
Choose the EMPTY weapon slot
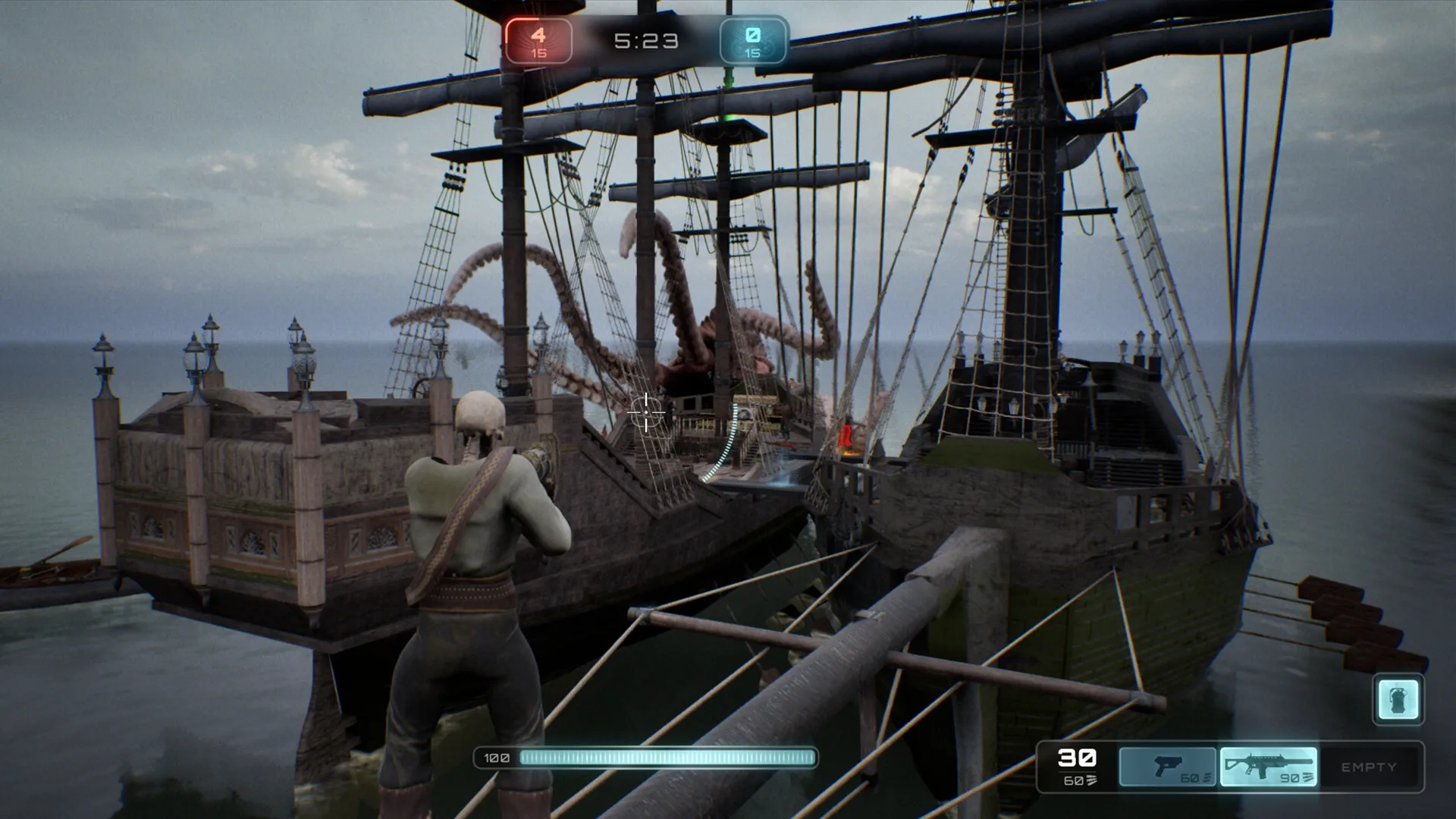tap(1368, 767)
